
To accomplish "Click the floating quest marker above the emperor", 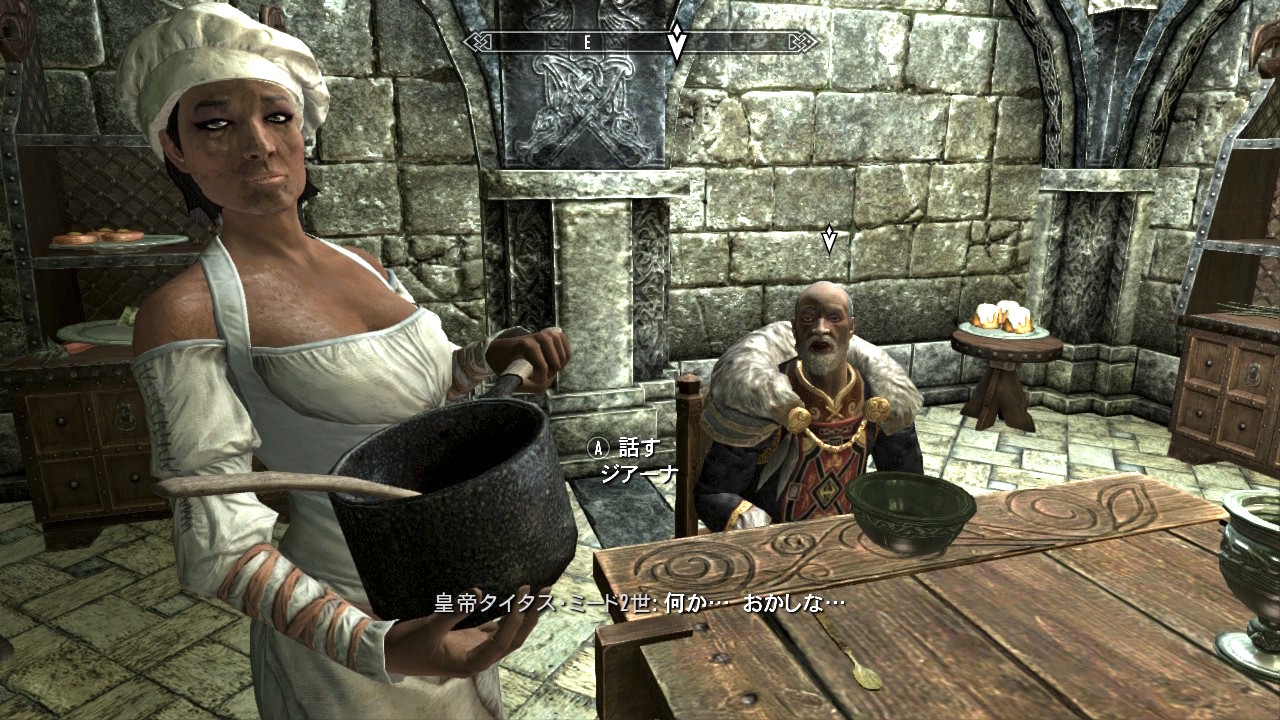I will (x=828, y=238).
